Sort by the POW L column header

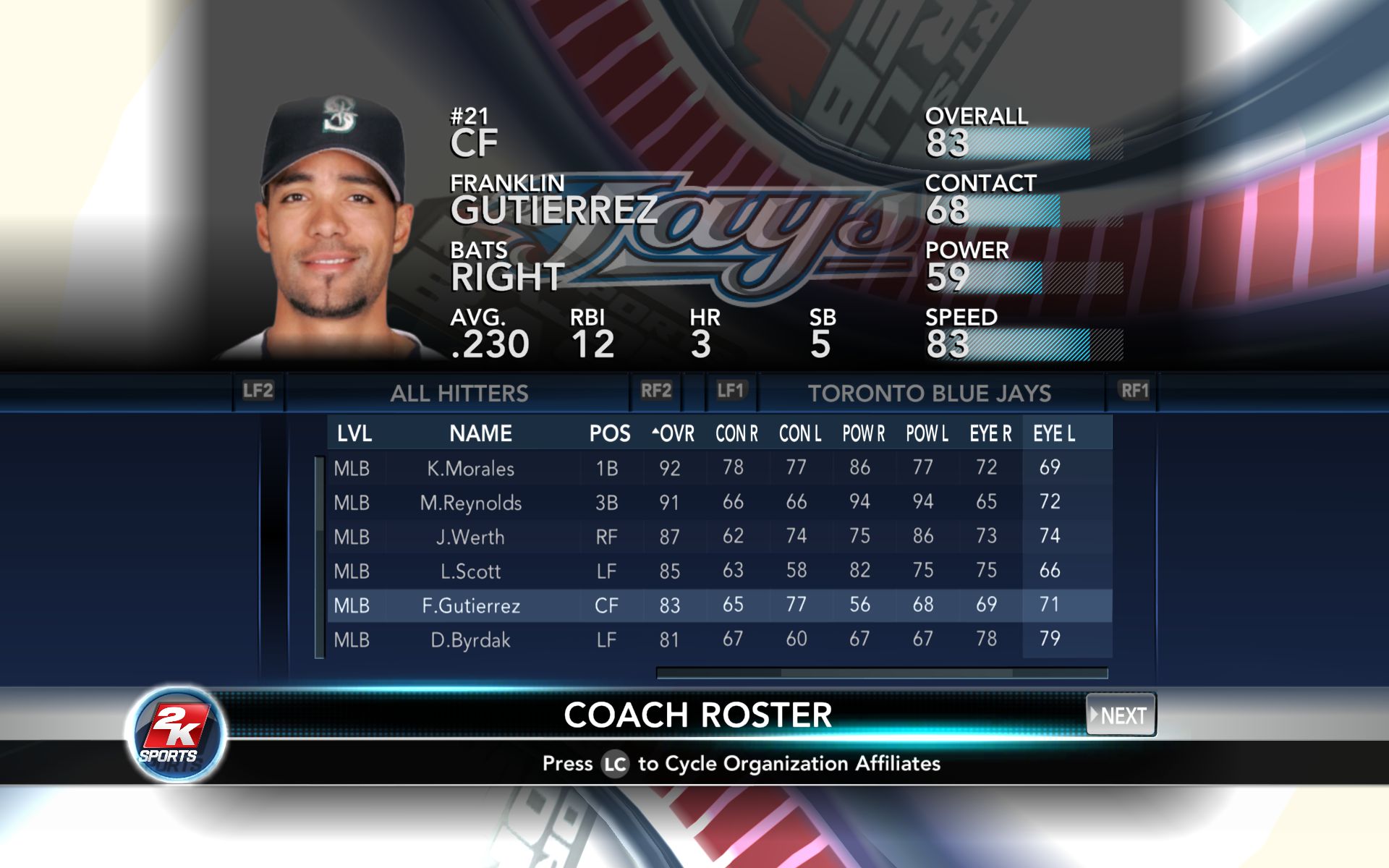point(927,433)
